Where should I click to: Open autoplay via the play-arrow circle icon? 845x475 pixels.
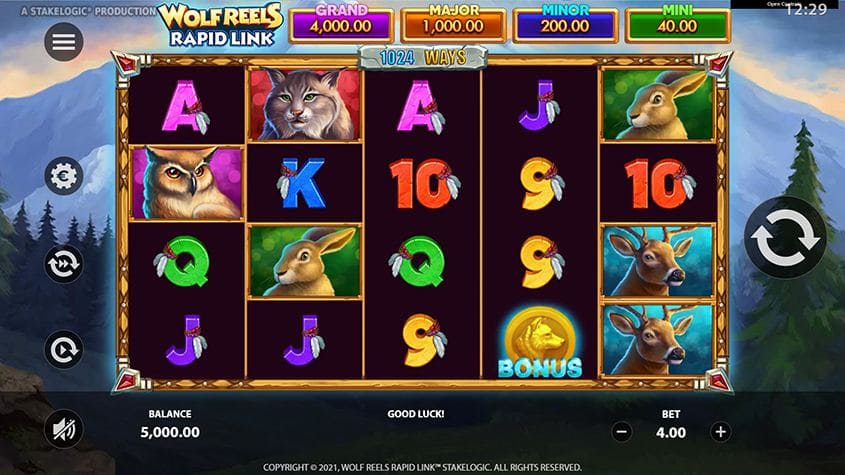[x=64, y=350]
